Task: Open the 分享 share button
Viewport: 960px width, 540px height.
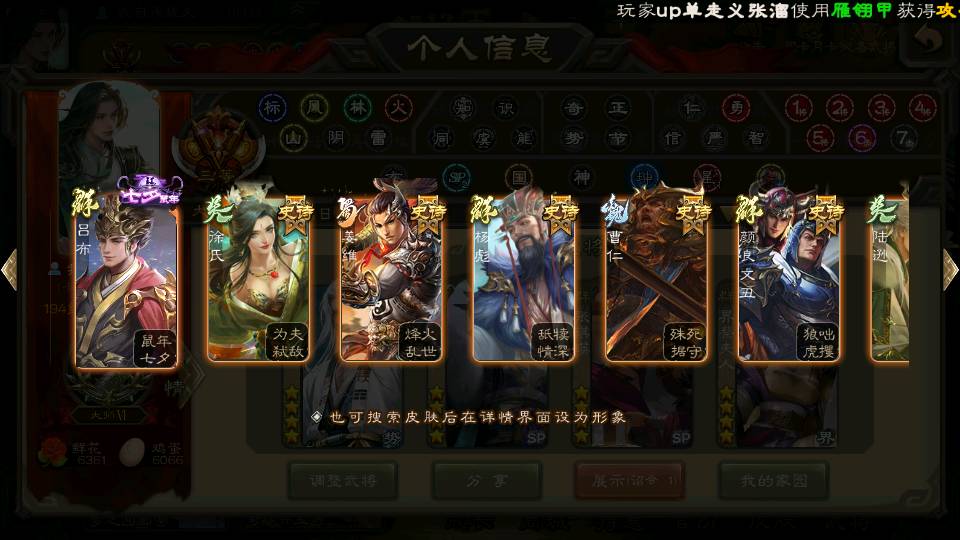Action: (x=487, y=481)
